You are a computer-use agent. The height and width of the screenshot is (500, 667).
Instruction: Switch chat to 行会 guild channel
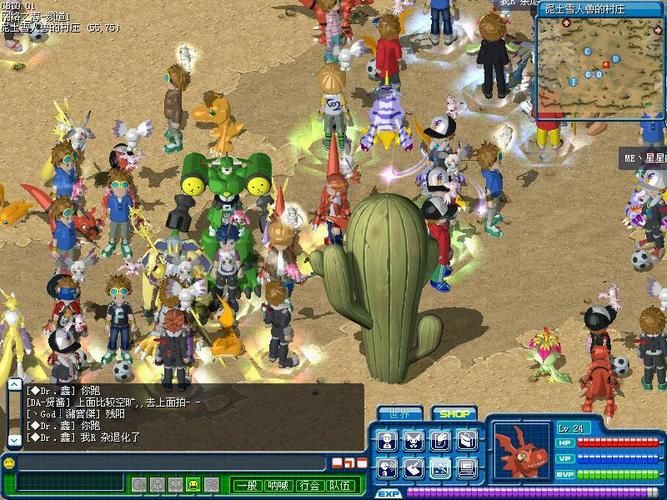point(309,485)
